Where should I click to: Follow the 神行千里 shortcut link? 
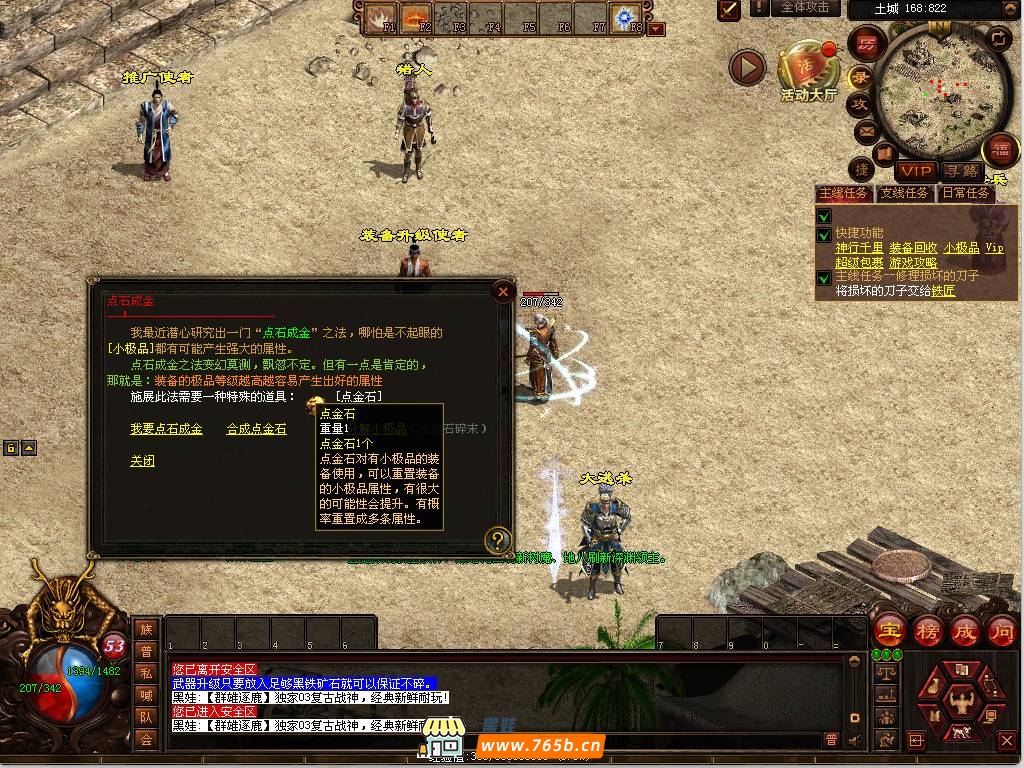(x=859, y=248)
